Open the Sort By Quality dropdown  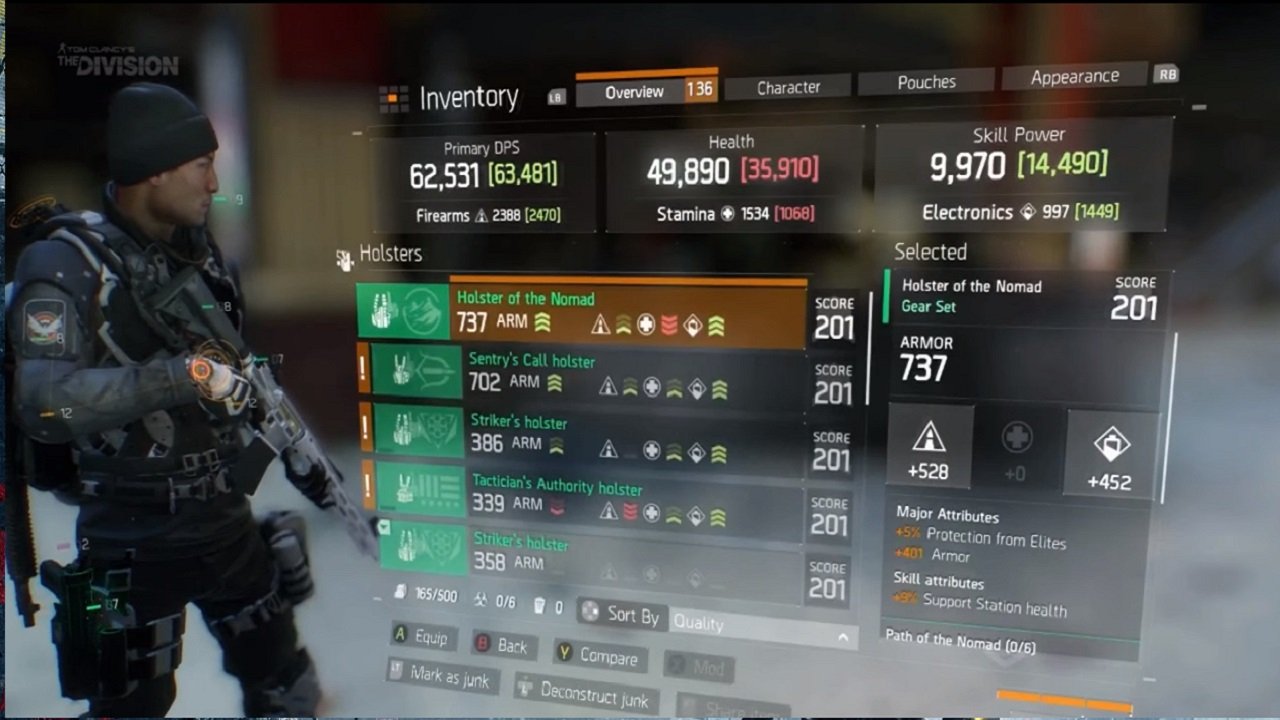pyautogui.click(x=762, y=625)
